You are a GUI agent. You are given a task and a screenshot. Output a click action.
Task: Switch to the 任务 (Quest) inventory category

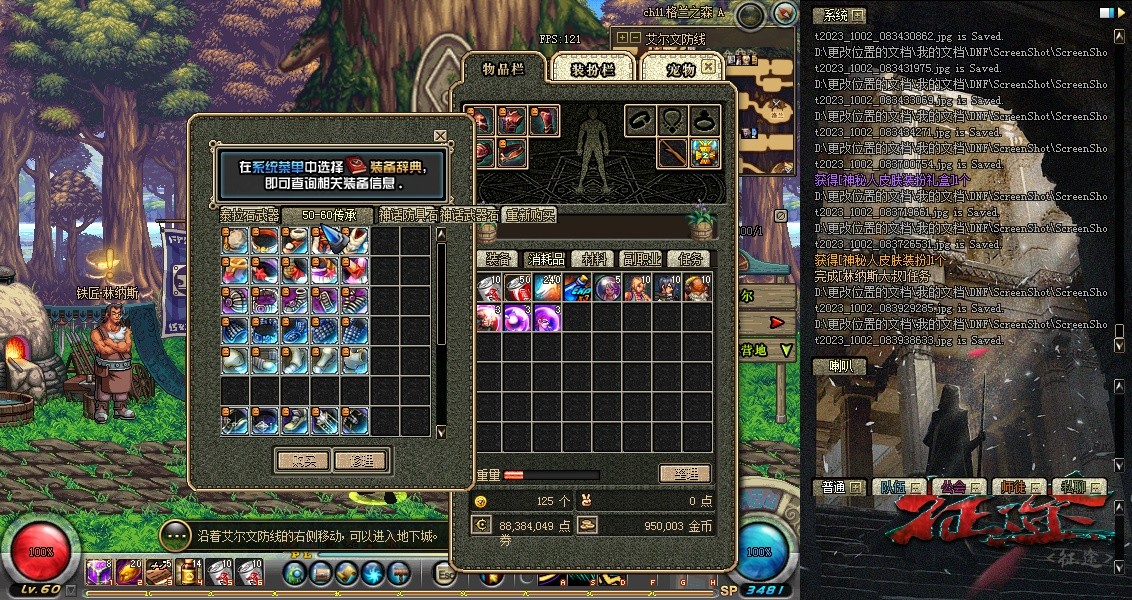pyautogui.click(x=688, y=259)
